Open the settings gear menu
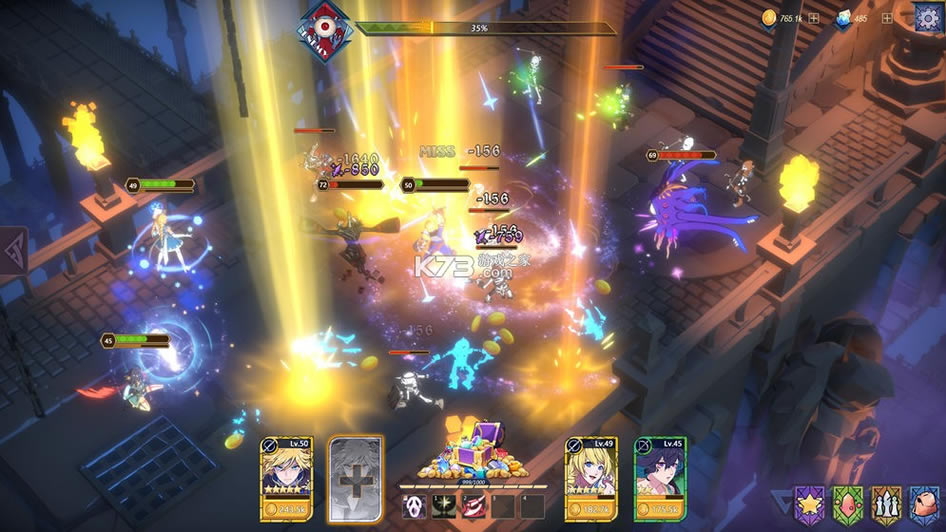Image resolution: width=946 pixels, height=532 pixels. [x=929, y=17]
